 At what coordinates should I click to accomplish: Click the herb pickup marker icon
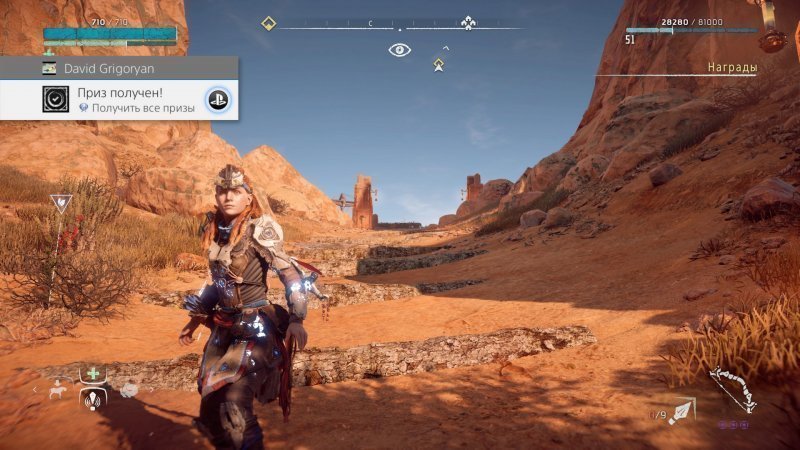tap(61, 203)
